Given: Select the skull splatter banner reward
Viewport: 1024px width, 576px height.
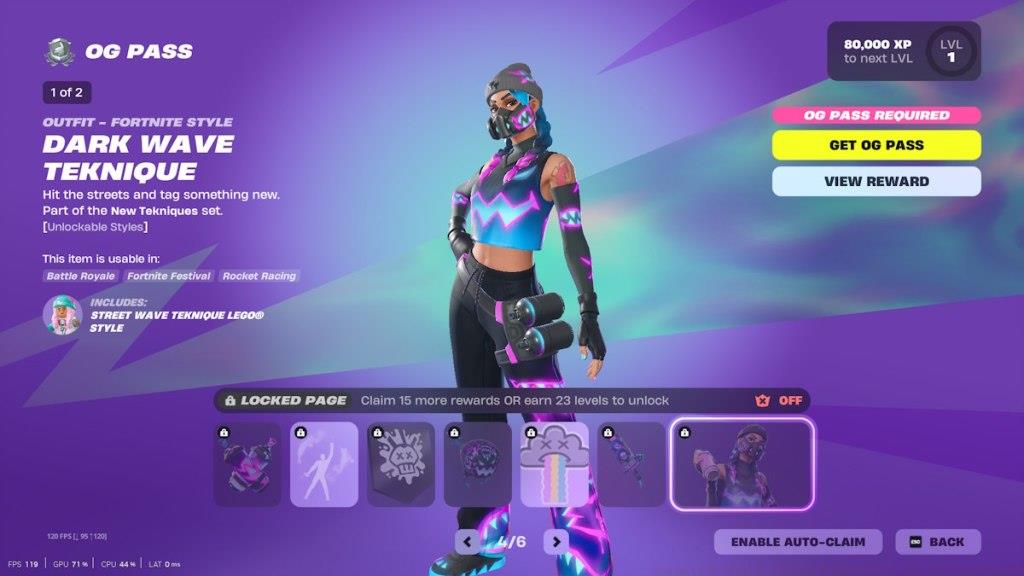Looking at the screenshot, I should (x=401, y=464).
